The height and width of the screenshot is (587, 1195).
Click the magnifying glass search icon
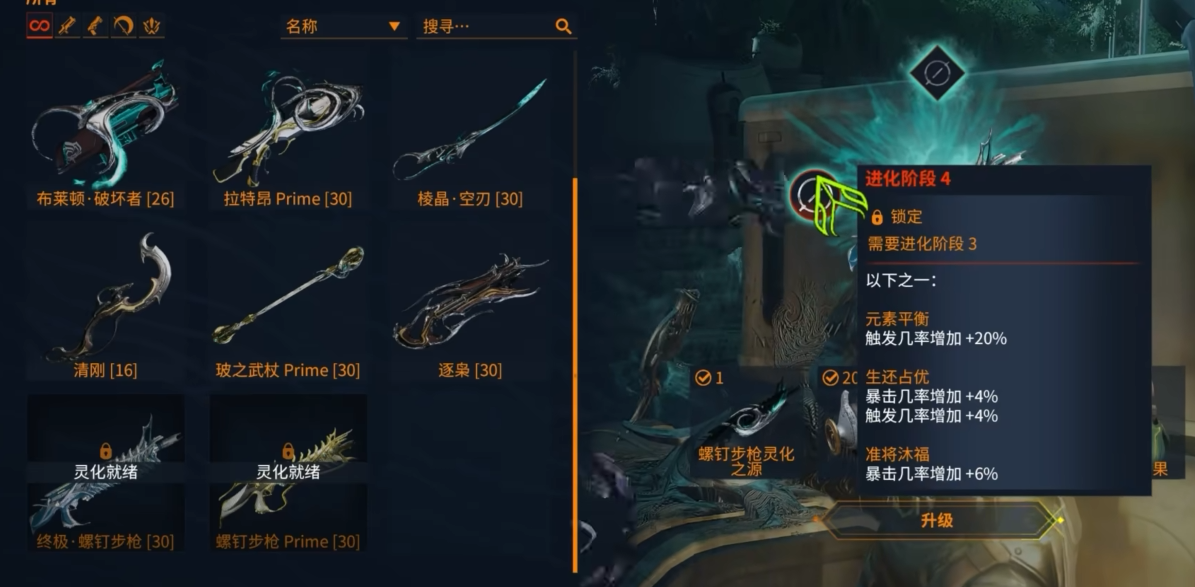coord(564,26)
